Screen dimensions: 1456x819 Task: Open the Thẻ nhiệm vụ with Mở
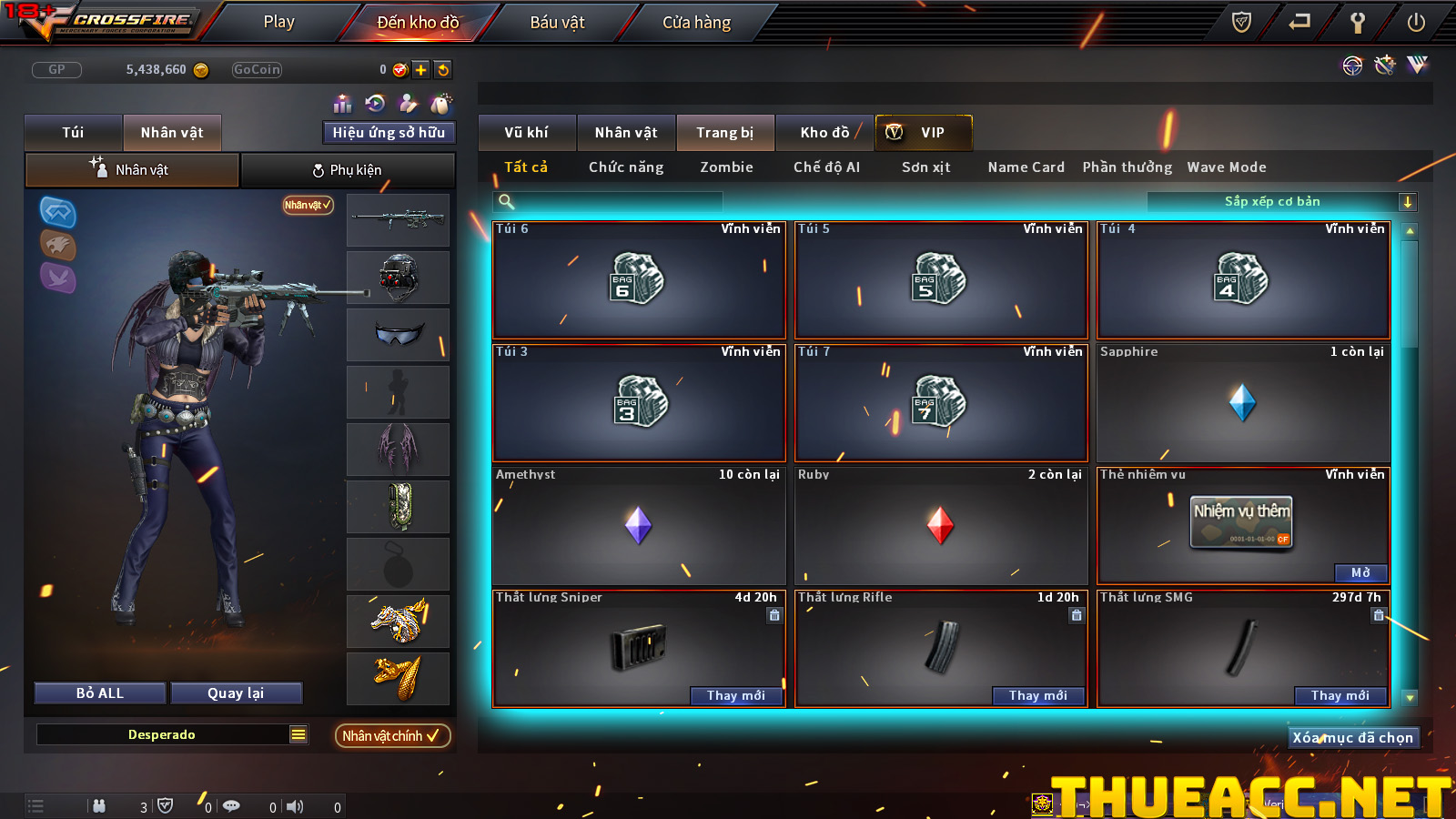click(x=1360, y=573)
